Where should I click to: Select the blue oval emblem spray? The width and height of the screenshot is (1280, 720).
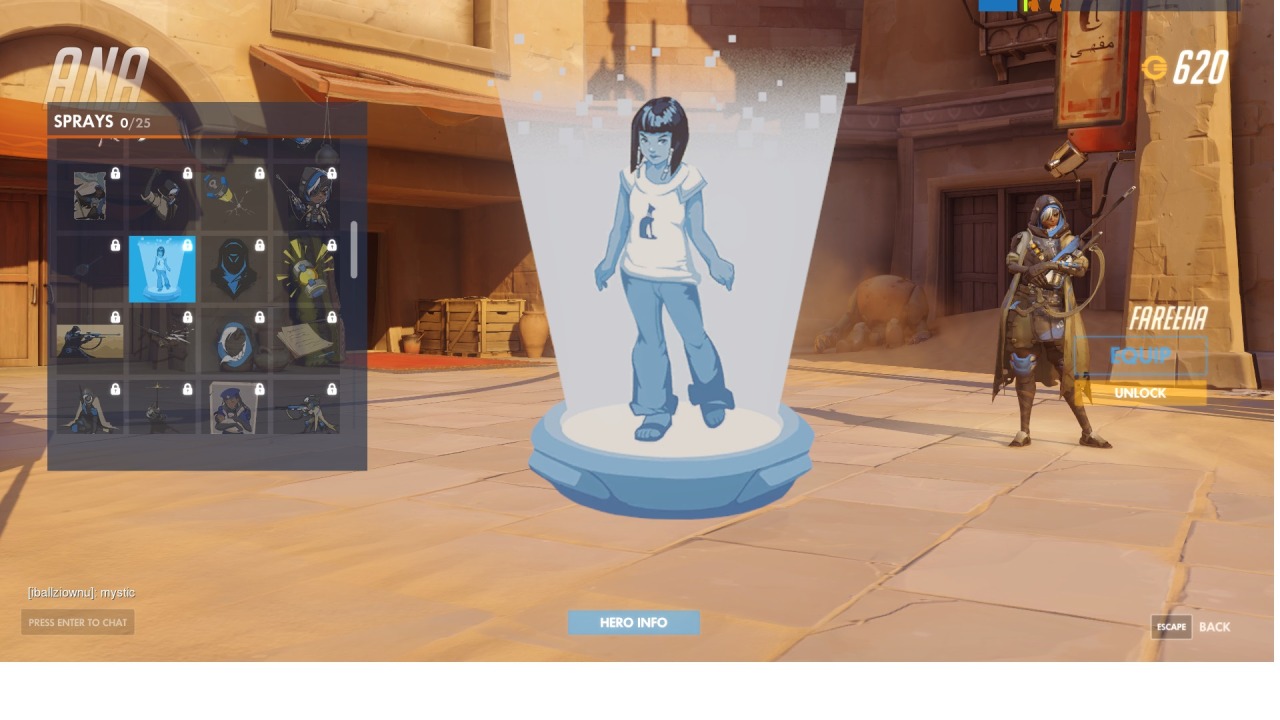point(234,341)
